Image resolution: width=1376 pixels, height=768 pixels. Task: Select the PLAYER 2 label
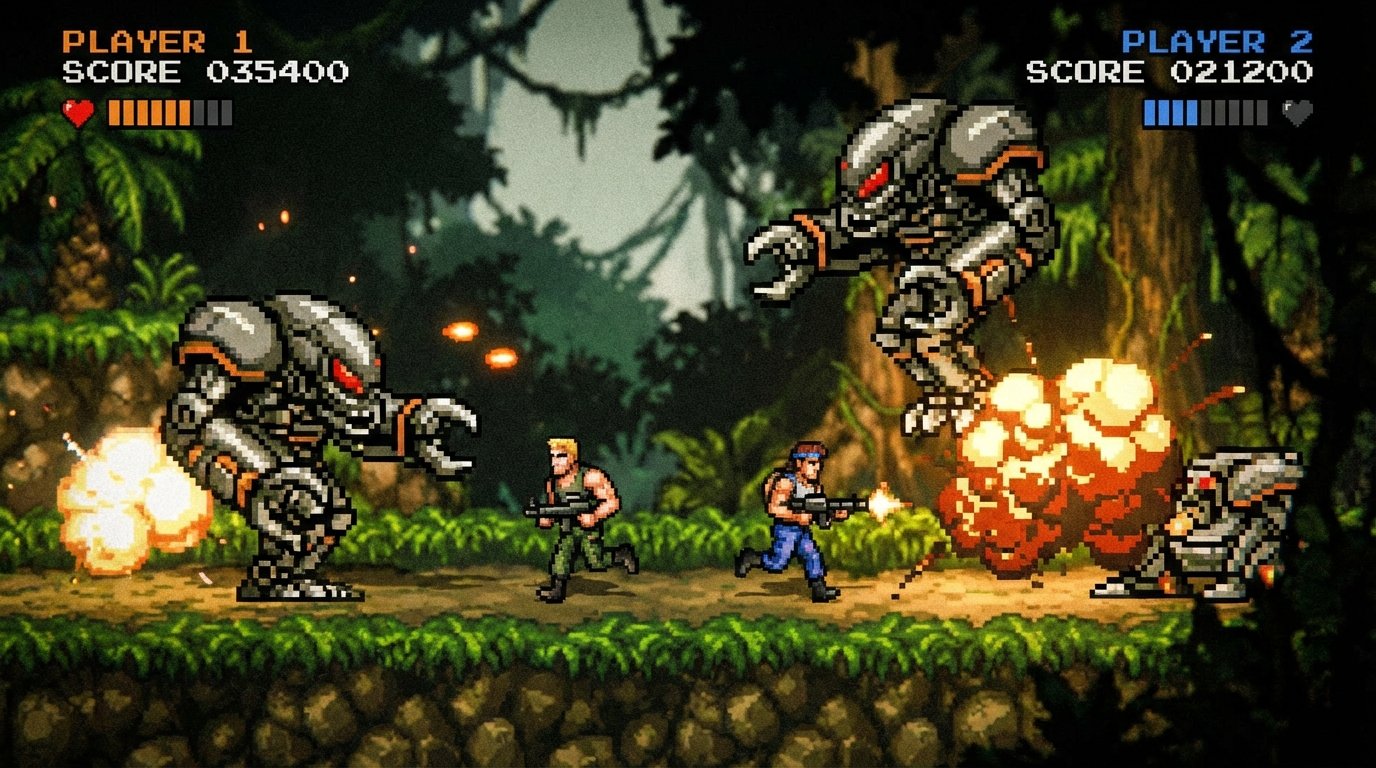coord(1216,42)
